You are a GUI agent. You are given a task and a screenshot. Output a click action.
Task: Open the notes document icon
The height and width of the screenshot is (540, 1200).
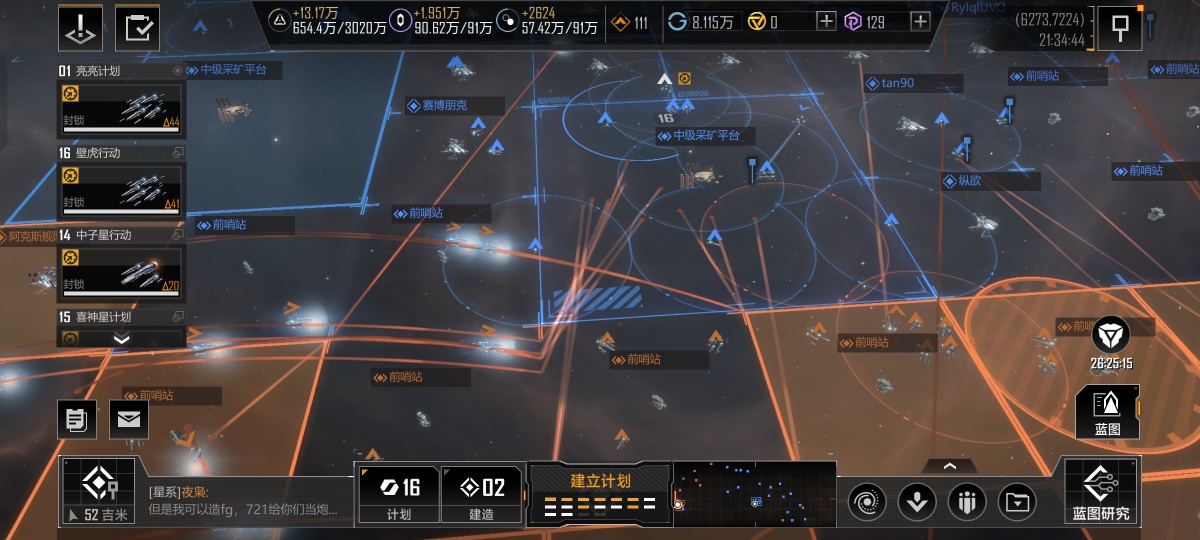coord(76,419)
